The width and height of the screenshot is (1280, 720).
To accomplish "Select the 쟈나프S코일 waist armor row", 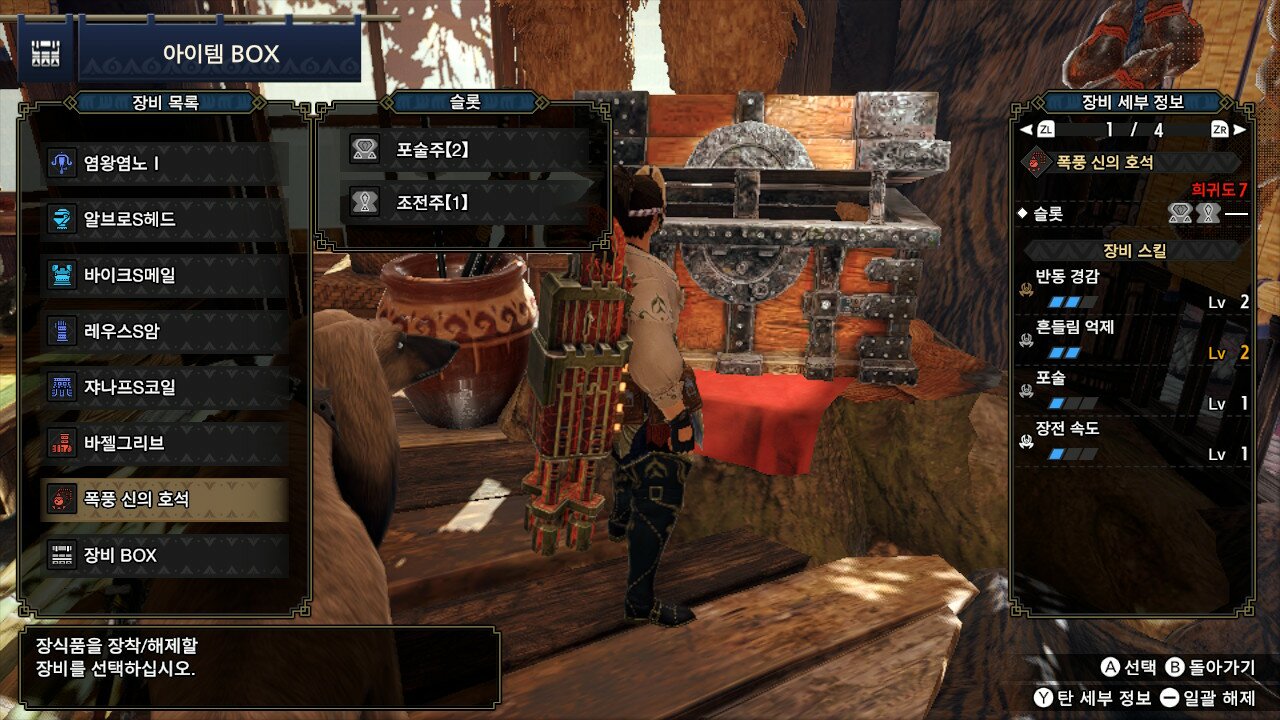I will coord(165,387).
